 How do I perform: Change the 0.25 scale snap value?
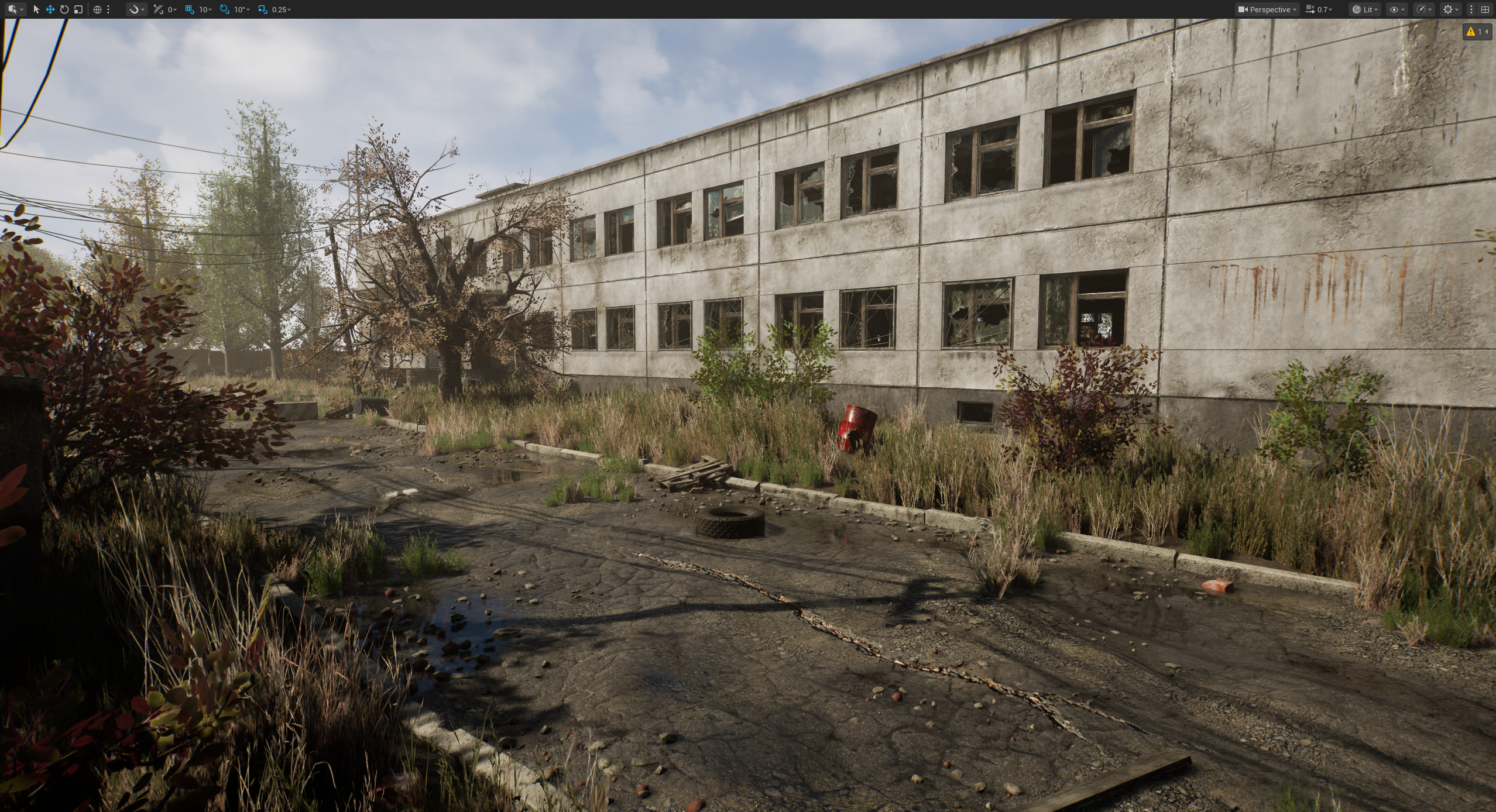281,9
